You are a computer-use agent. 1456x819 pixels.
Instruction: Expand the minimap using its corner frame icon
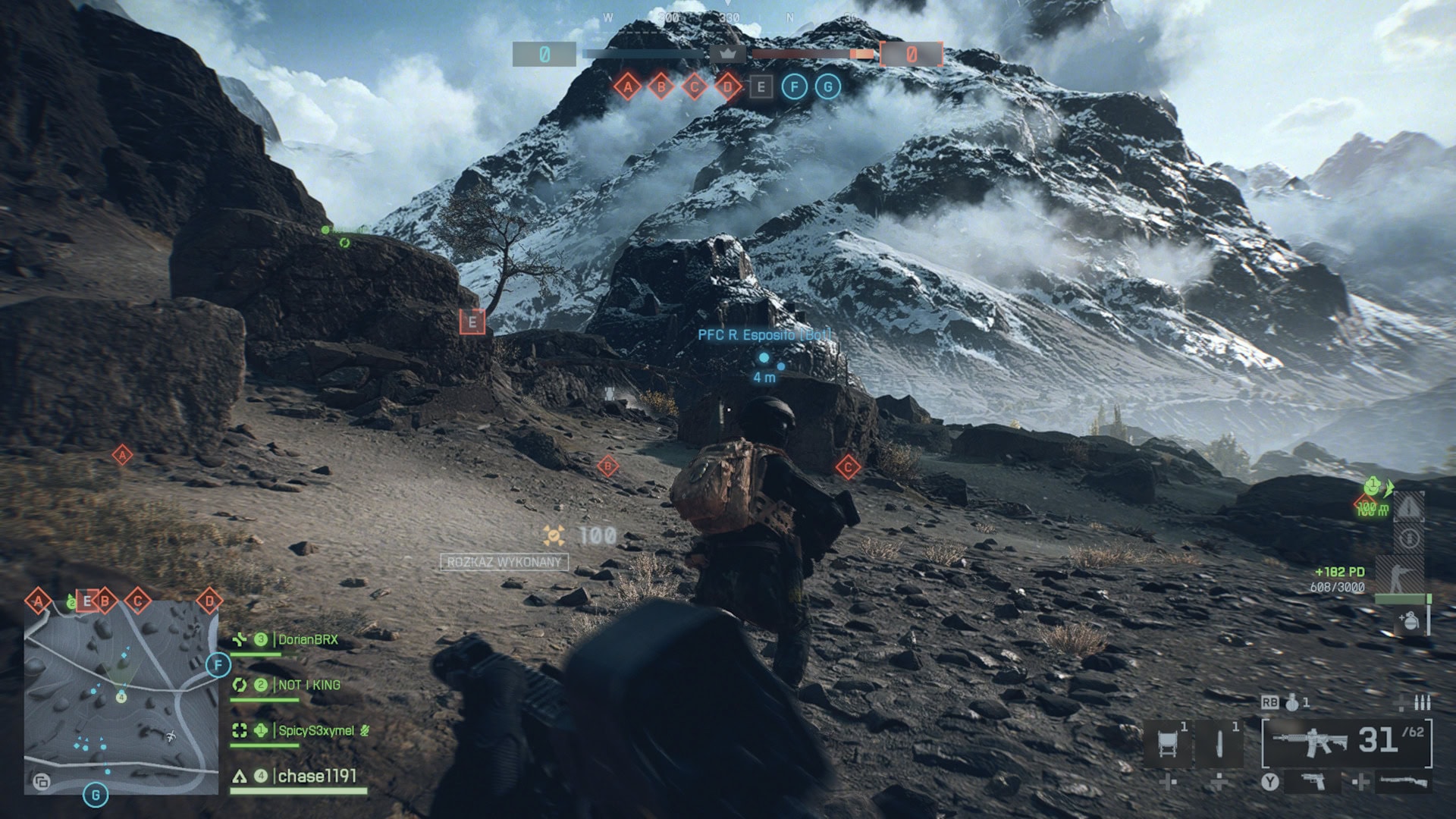coord(42,782)
